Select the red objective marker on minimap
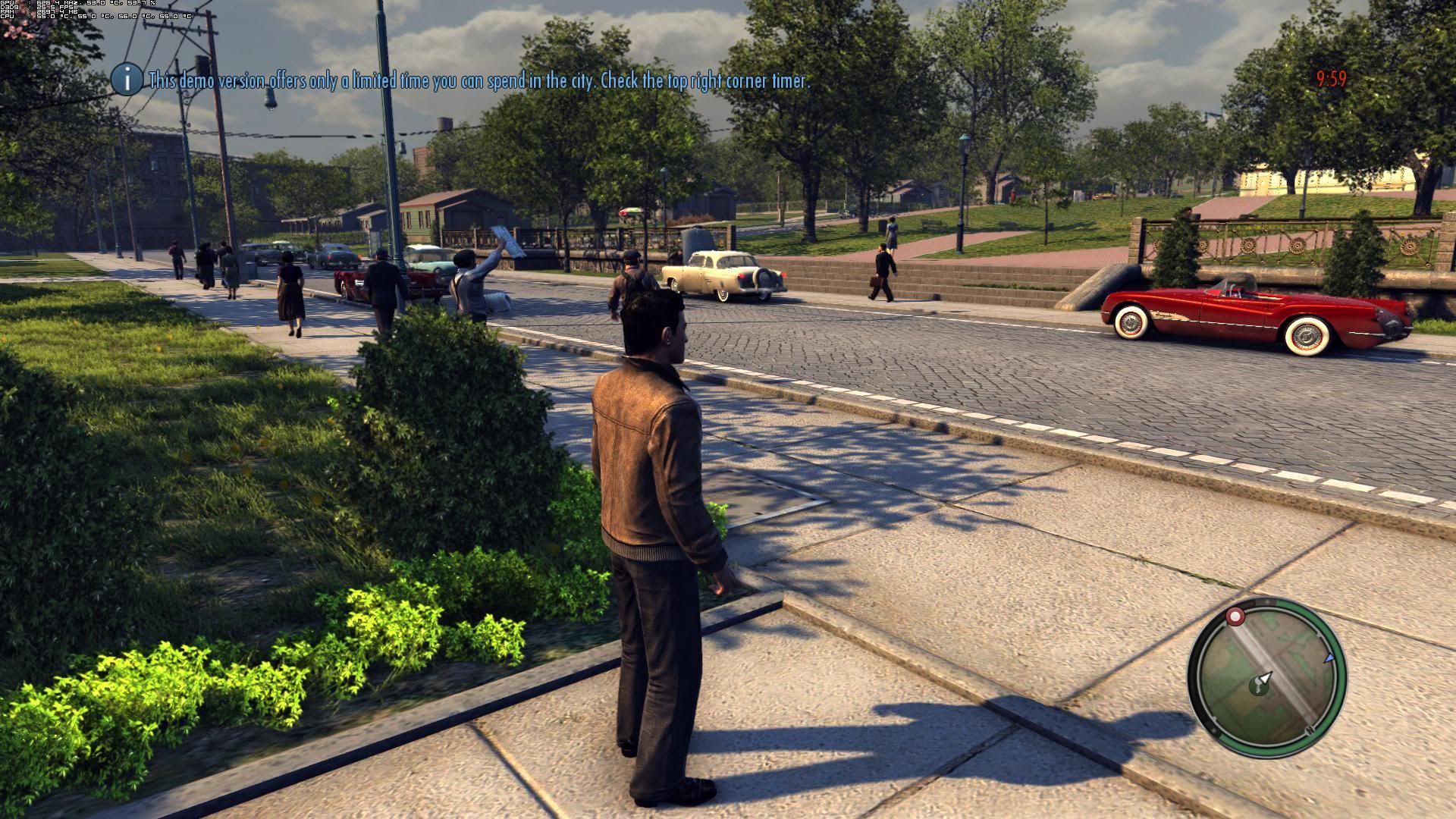Screen dimensions: 1456x819 click(x=1235, y=616)
